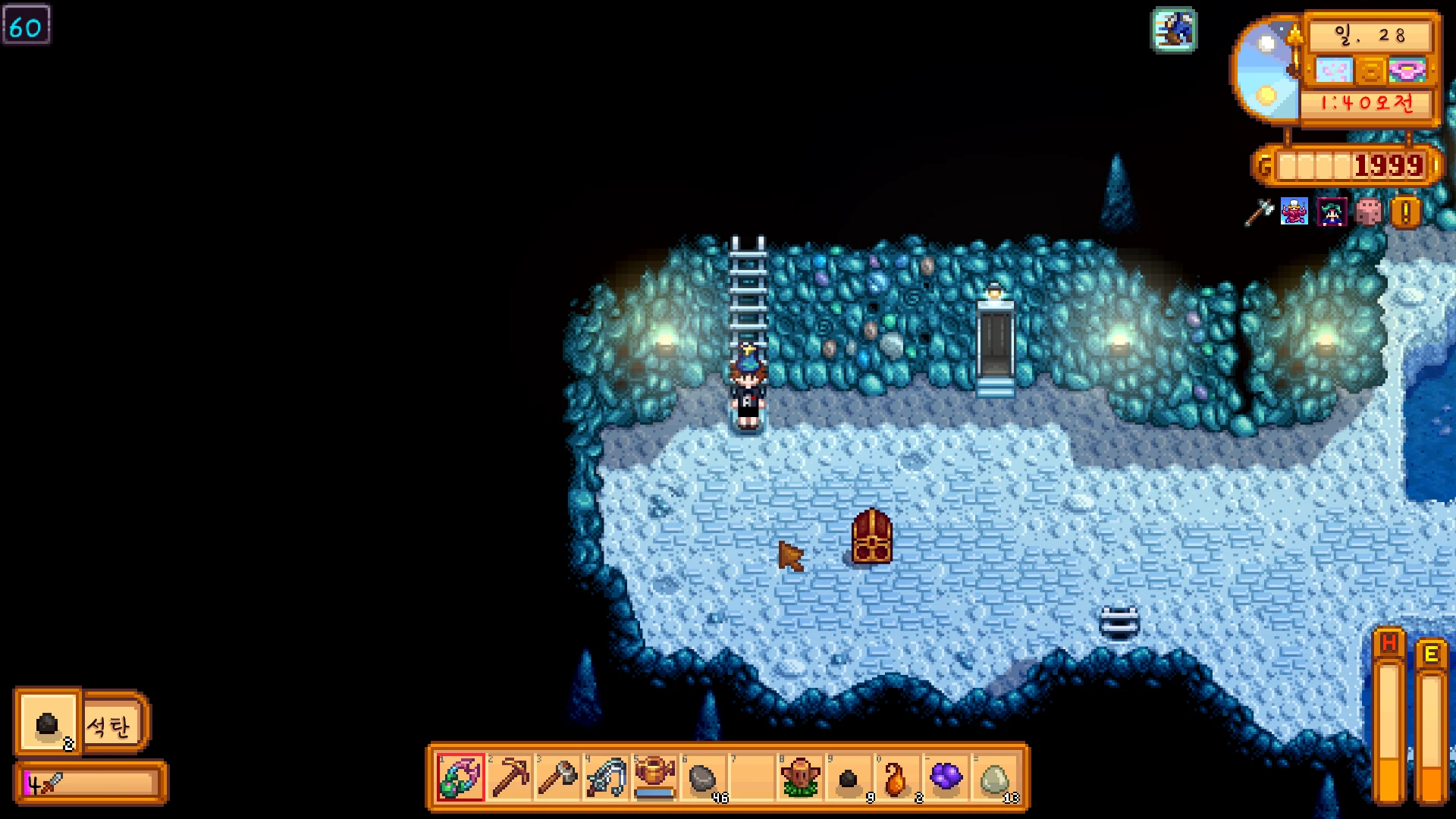Select the wreath ring in hotbar slot 1
Screen dimensions: 1456x819
click(460, 777)
